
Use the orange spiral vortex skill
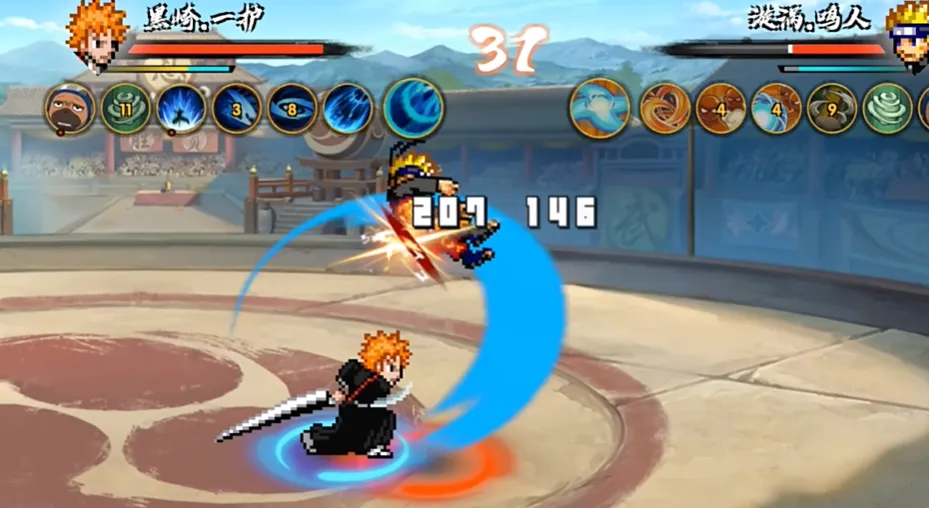665,108
